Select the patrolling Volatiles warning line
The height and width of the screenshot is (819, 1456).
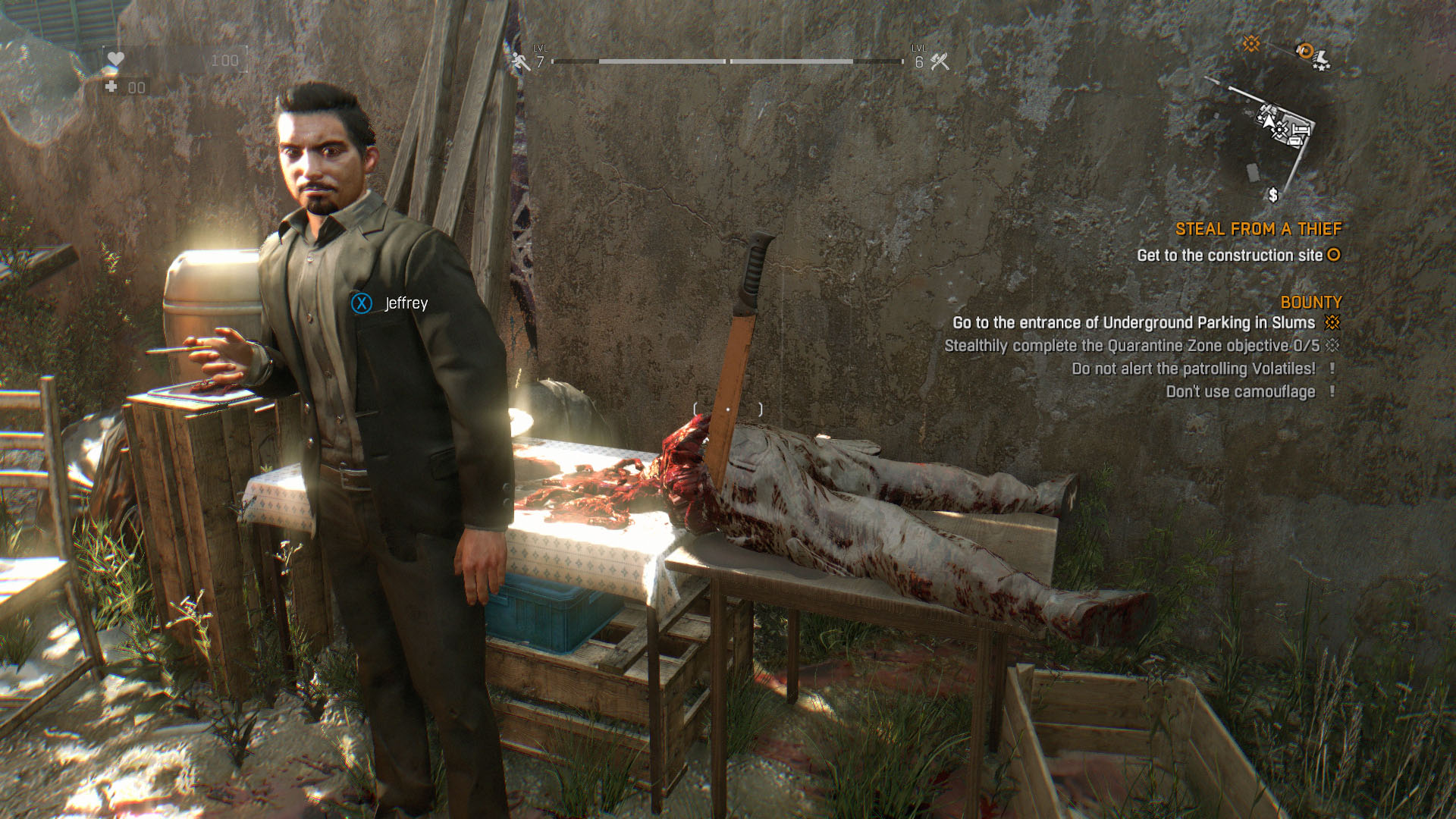pos(1194,369)
